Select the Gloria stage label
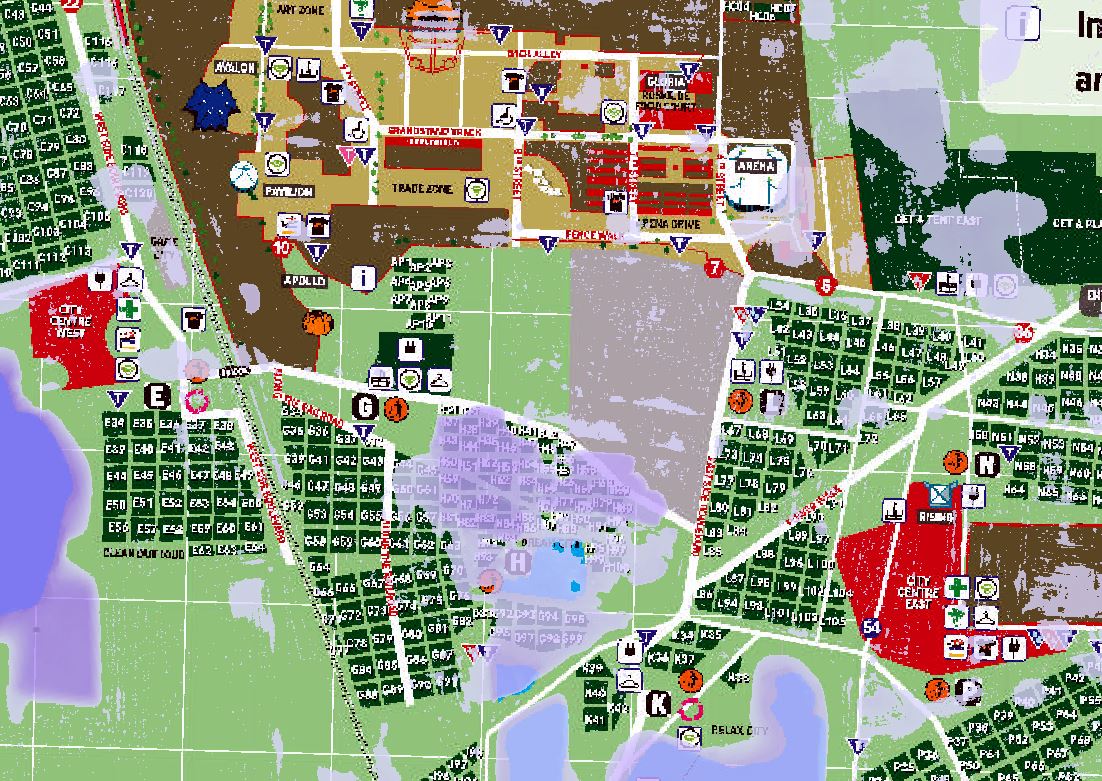This screenshot has width=1102, height=781. 666,81
